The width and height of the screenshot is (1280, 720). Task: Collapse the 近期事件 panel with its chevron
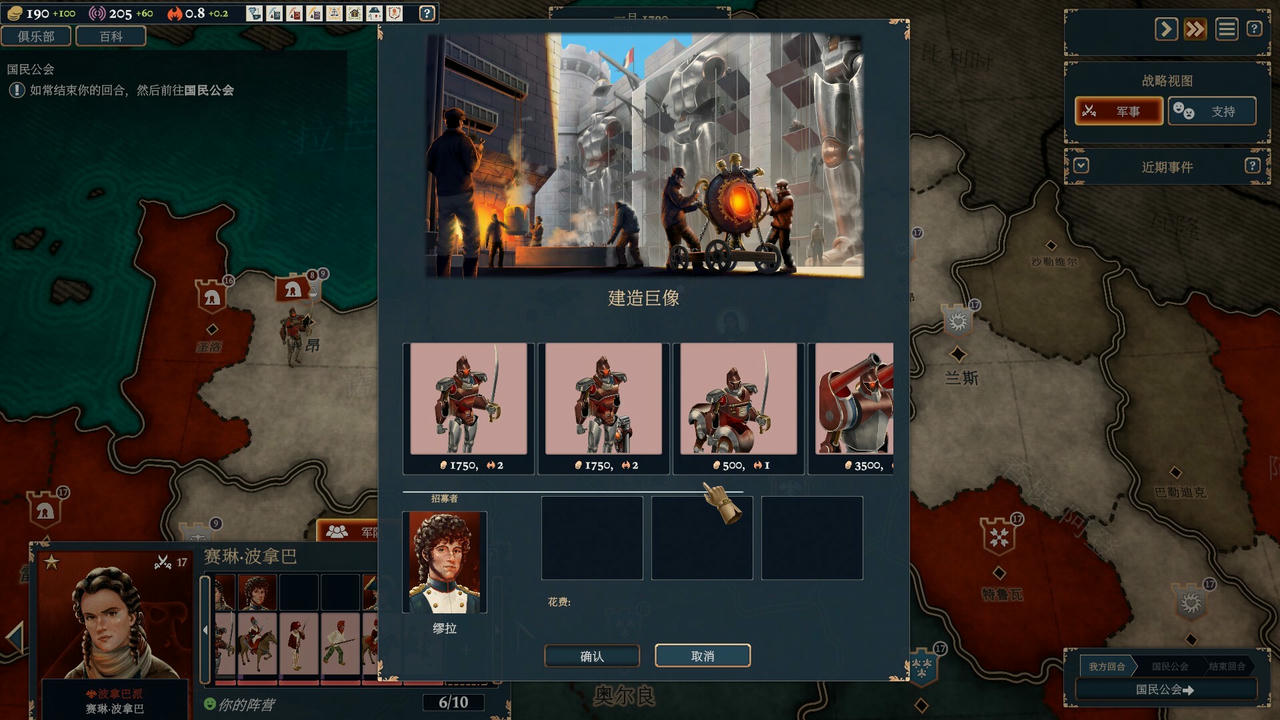tap(1082, 165)
